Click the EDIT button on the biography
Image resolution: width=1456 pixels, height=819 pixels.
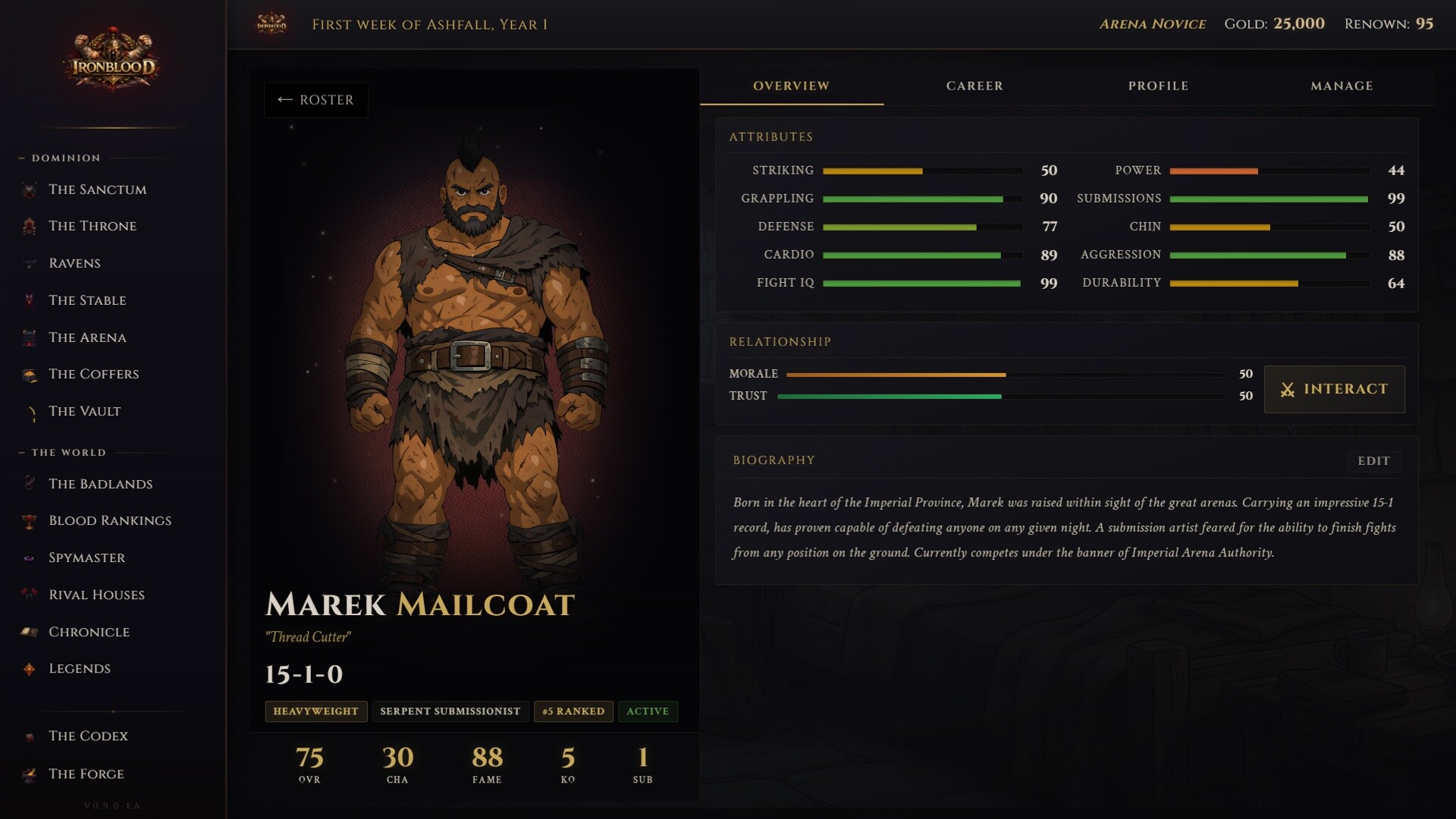(x=1375, y=461)
